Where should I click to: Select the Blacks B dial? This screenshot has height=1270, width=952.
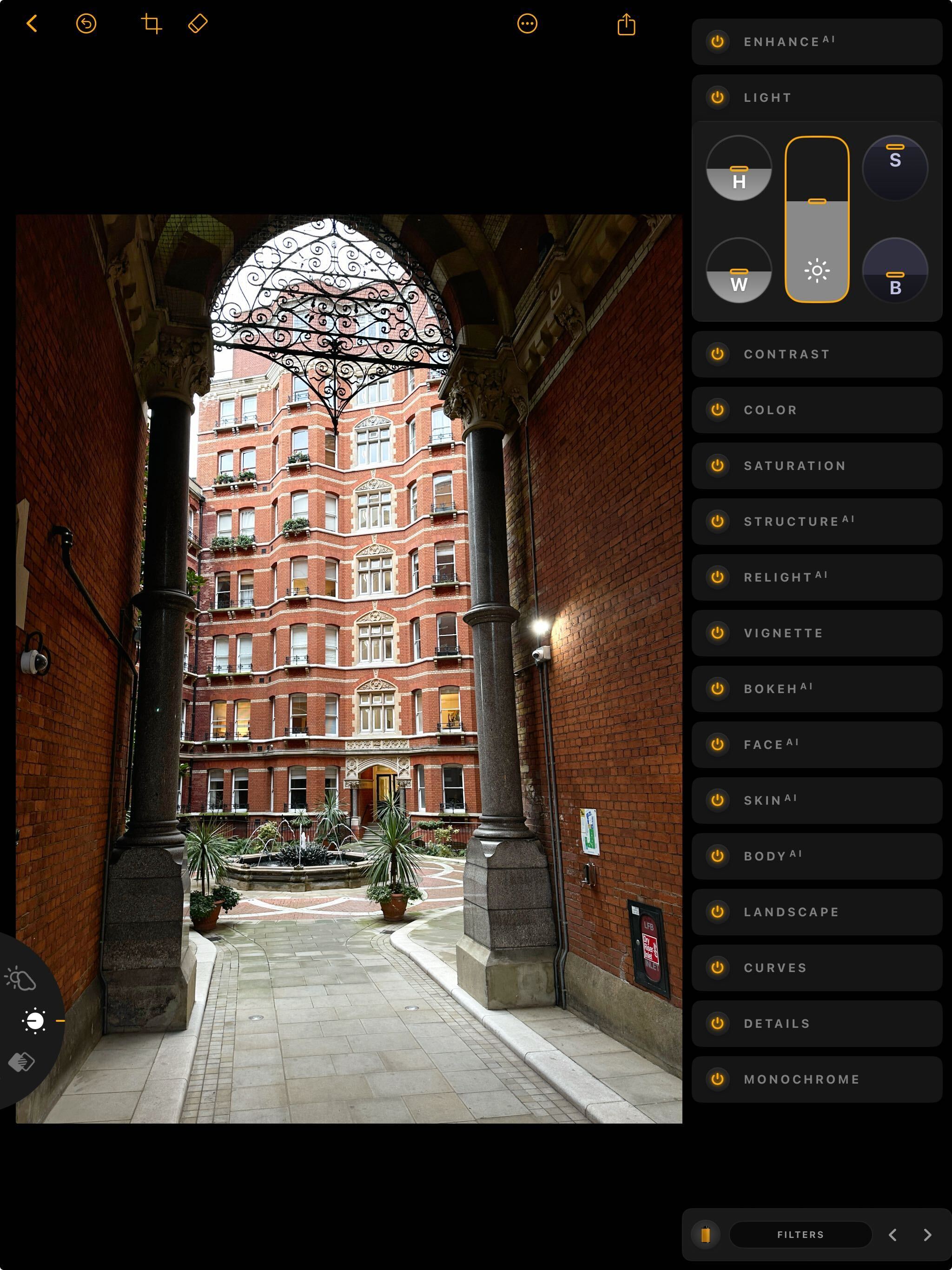click(x=894, y=271)
